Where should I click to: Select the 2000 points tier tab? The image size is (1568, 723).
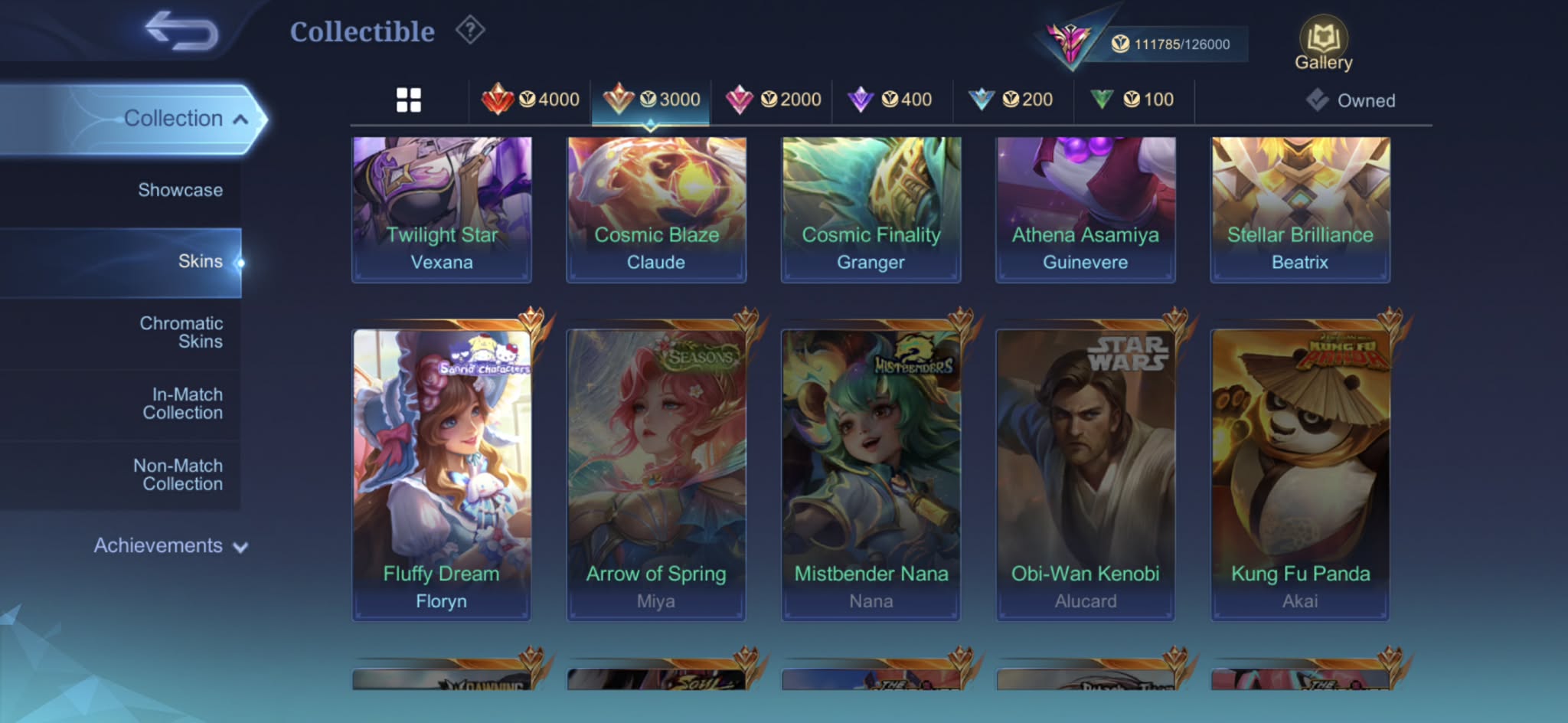[773, 100]
